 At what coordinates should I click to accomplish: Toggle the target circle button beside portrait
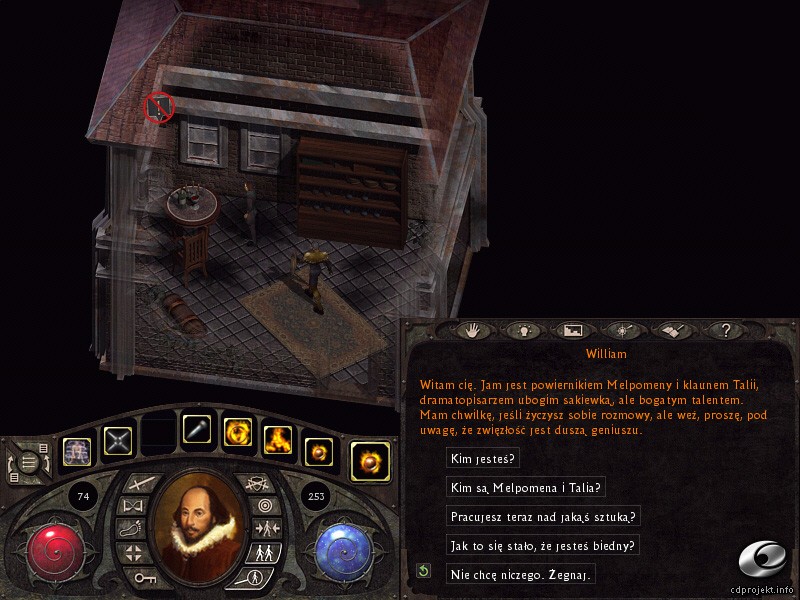(264, 506)
